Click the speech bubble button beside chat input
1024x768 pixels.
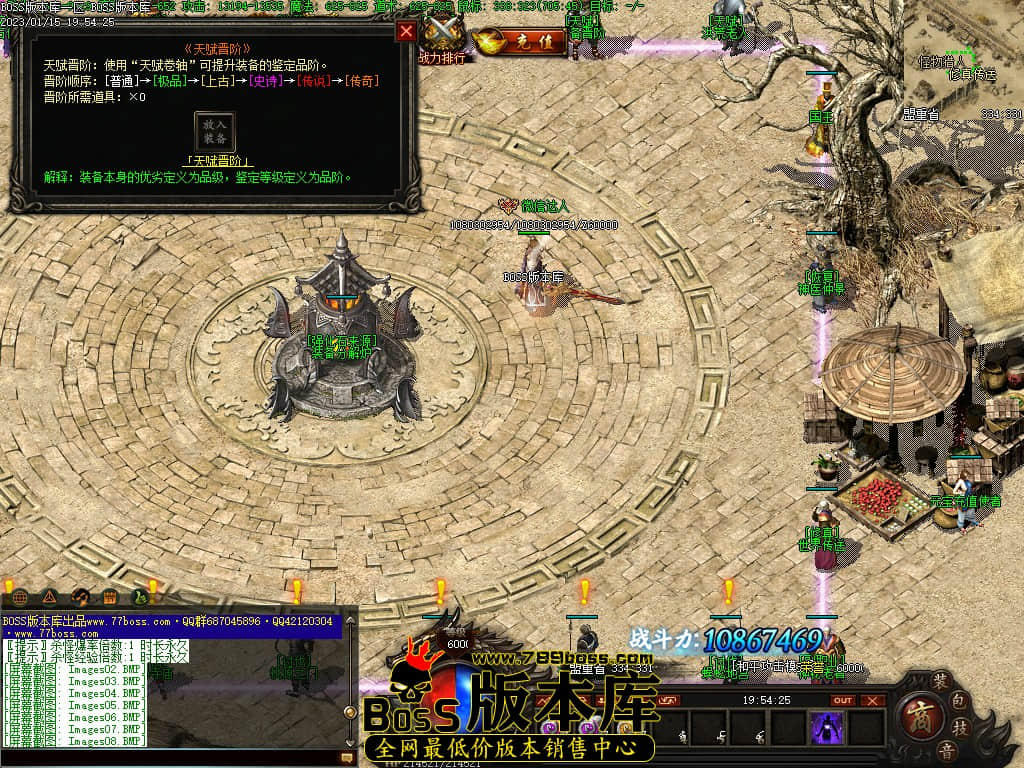348,758
